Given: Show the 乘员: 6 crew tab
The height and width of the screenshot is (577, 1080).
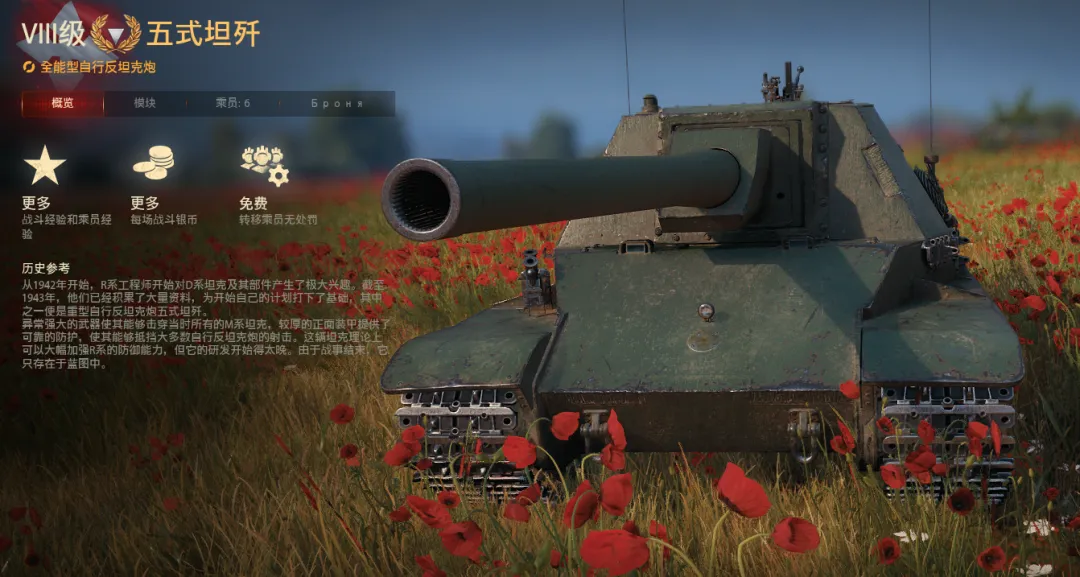Looking at the screenshot, I should tap(232, 104).
